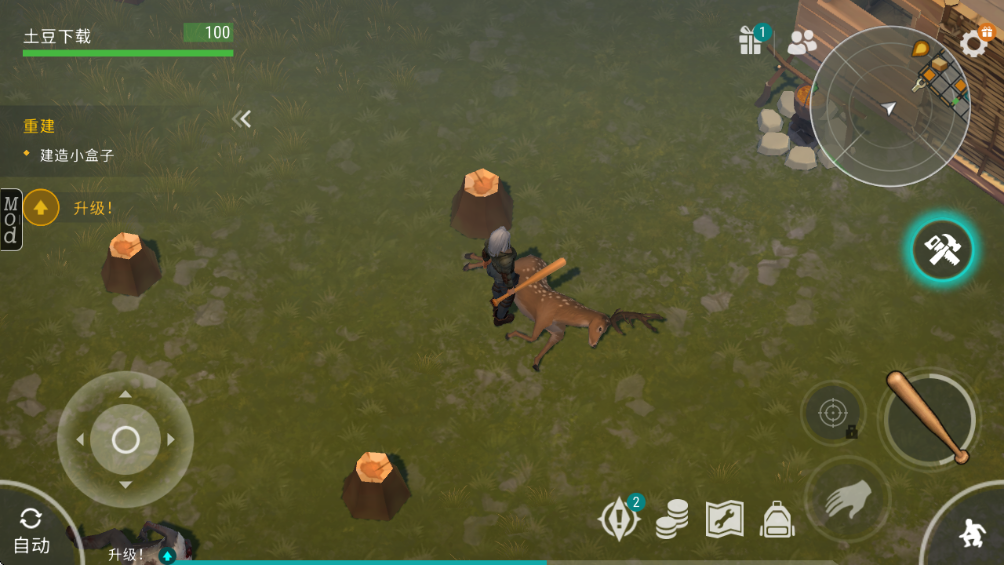Open the backpack inventory
Viewport: 1004px width, 565px height.
point(777,519)
